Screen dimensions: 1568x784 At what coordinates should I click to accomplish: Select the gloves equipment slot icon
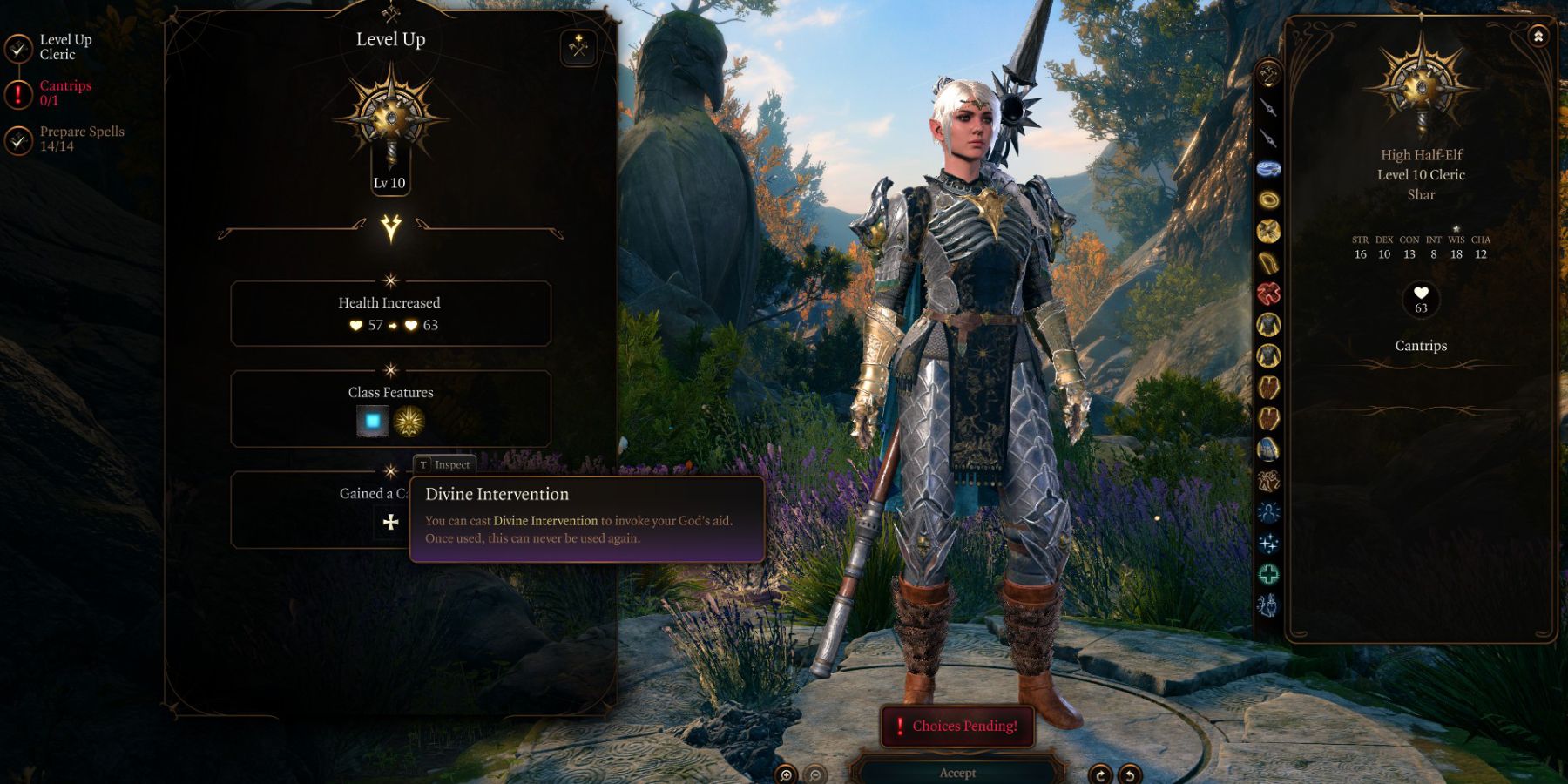(x=1267, y=386)
